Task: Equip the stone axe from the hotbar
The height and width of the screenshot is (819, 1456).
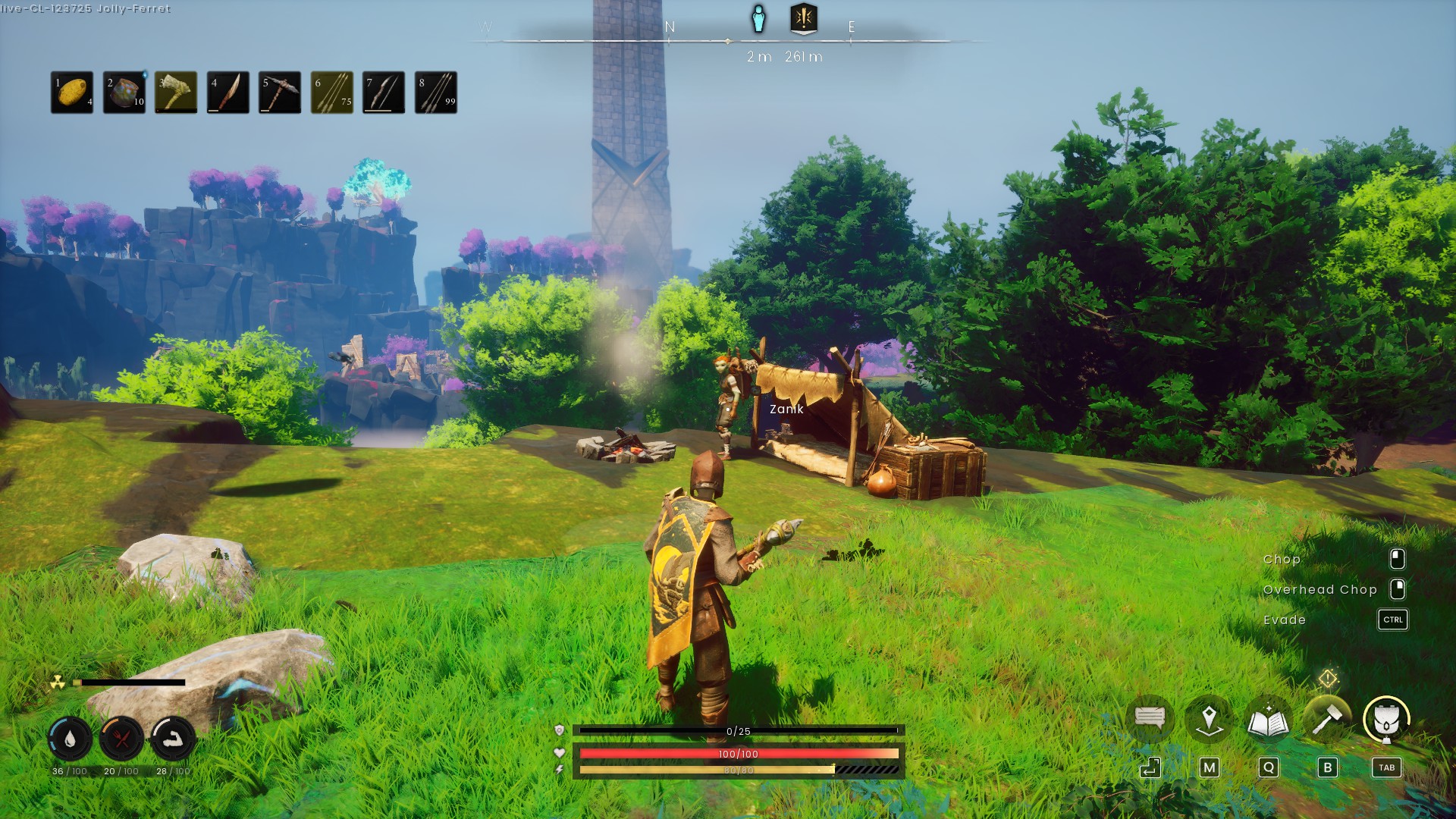Action: tap(176, 93)
